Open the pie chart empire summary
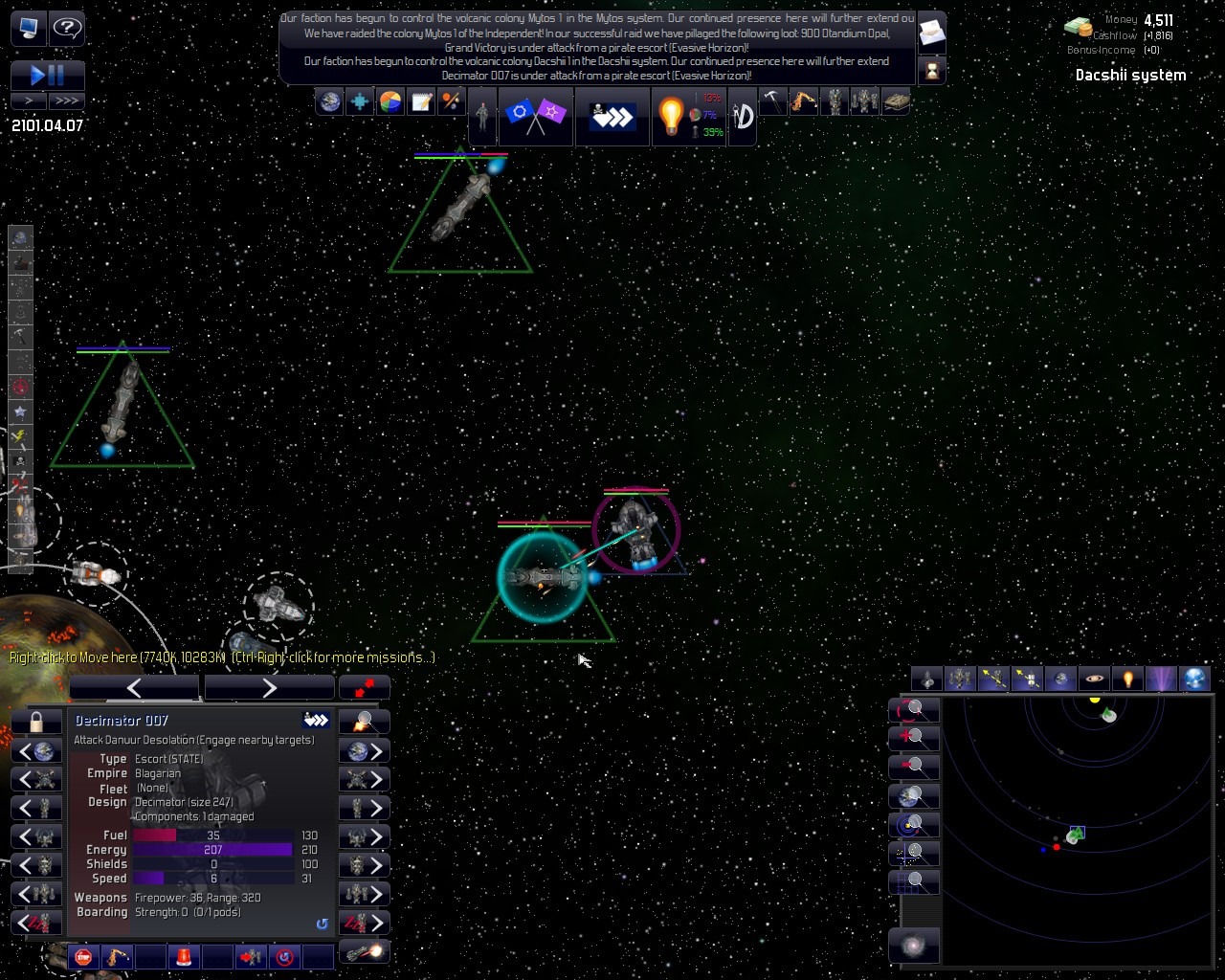The image size is (1225, 980). point(390,101)
